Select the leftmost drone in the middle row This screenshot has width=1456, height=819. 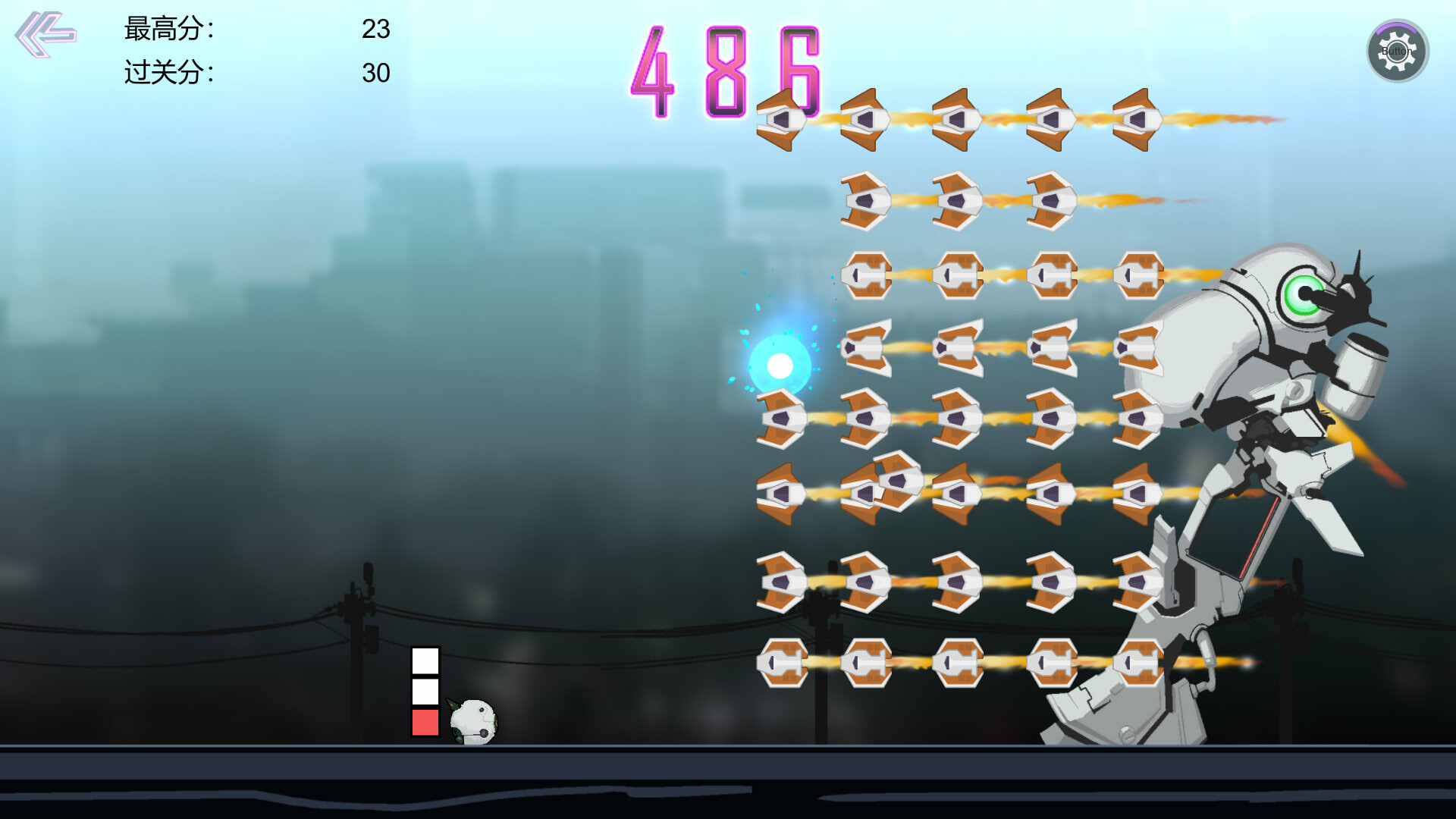coord(783,417)
